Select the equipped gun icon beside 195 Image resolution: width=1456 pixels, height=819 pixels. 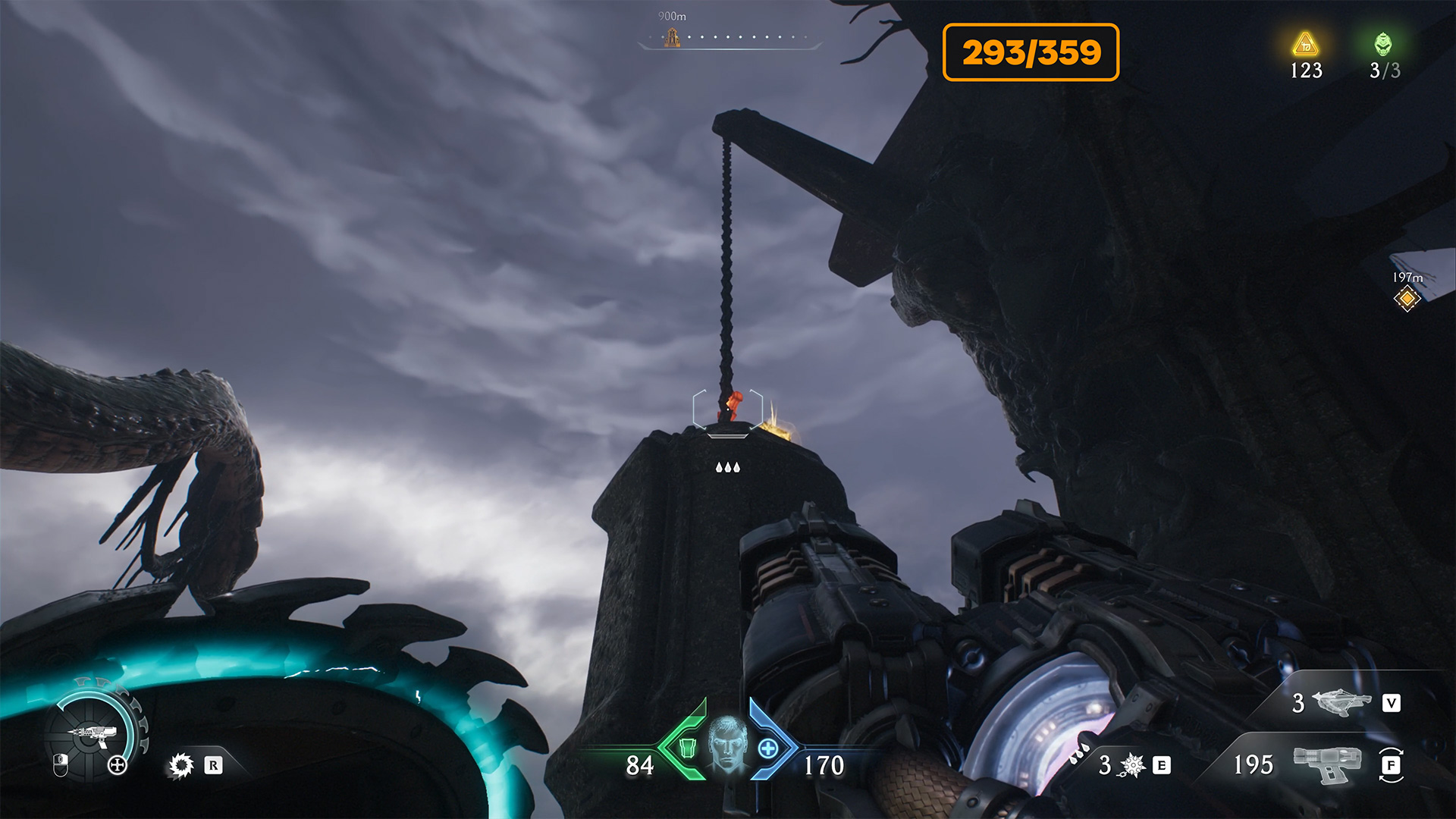tap(1327, 764)
